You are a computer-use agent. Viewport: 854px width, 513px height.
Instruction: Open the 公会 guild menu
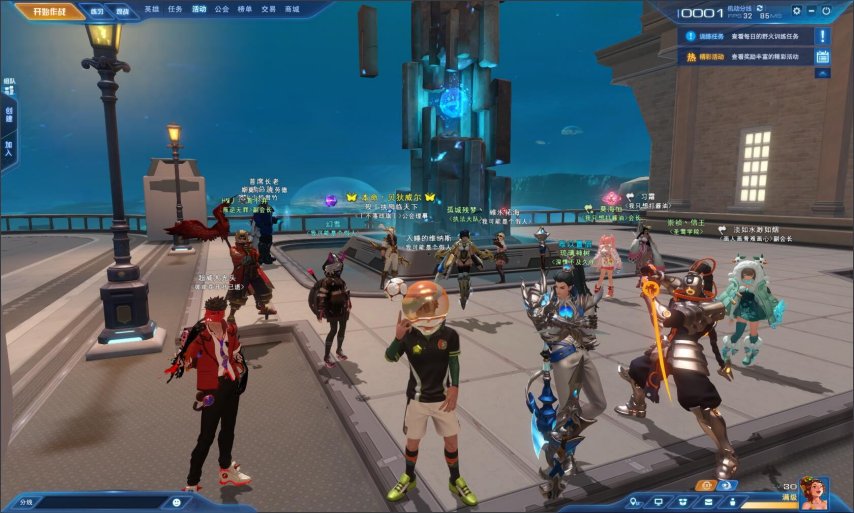tap(222, 9)
